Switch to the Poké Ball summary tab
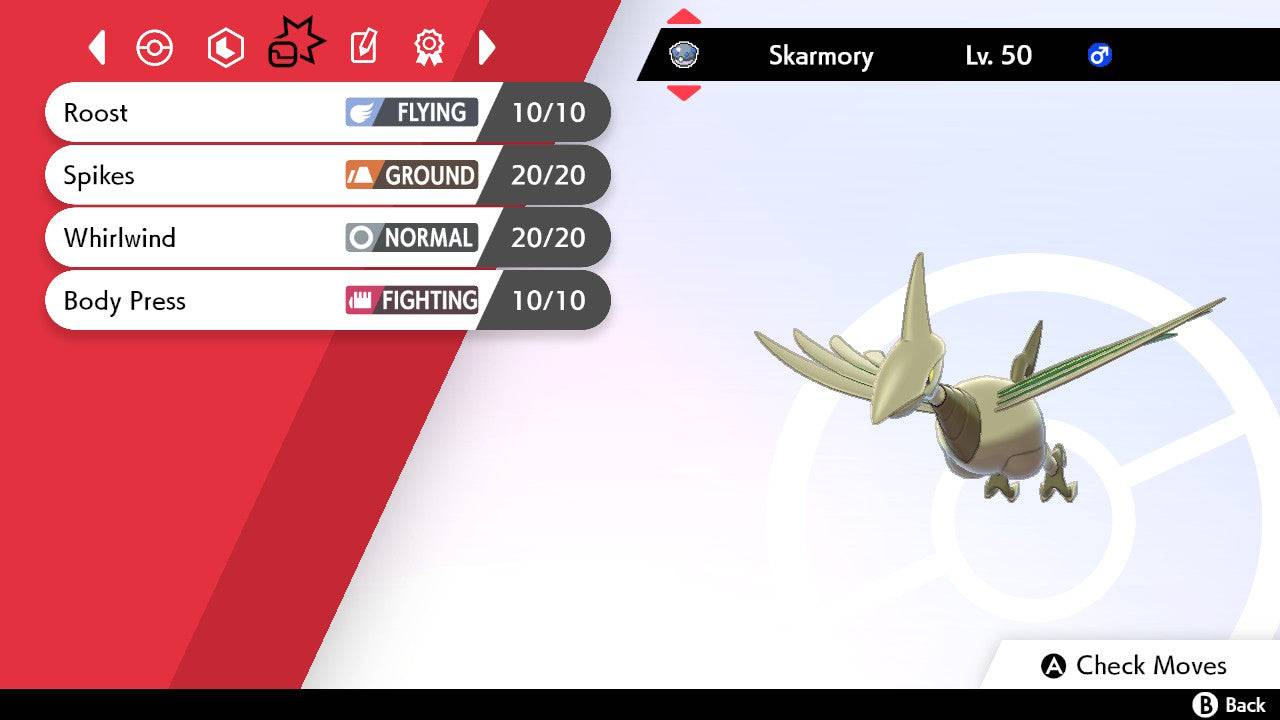 [x=155, y=47]
